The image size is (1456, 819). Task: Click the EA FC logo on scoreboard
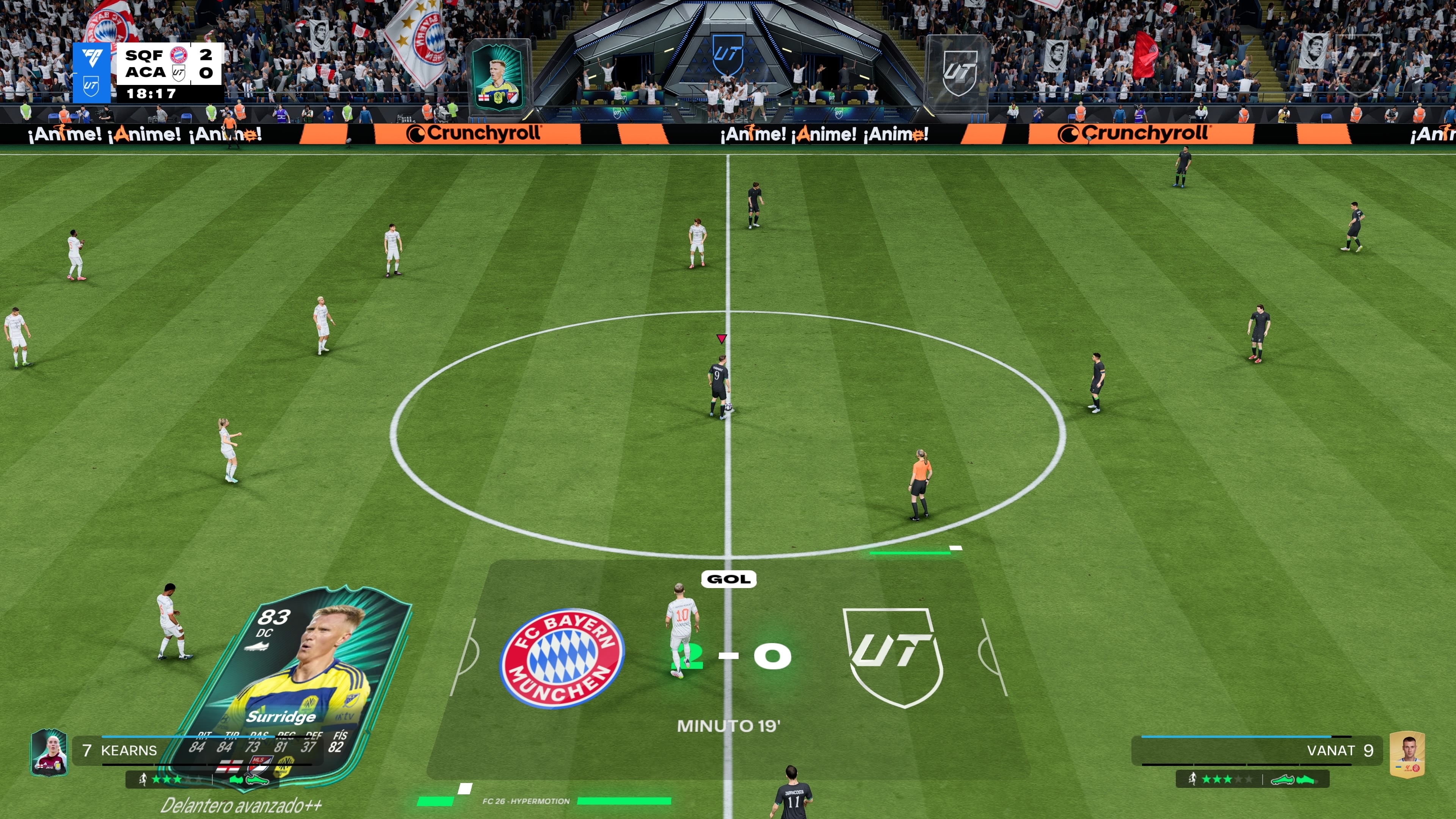(x=92, y=58)
